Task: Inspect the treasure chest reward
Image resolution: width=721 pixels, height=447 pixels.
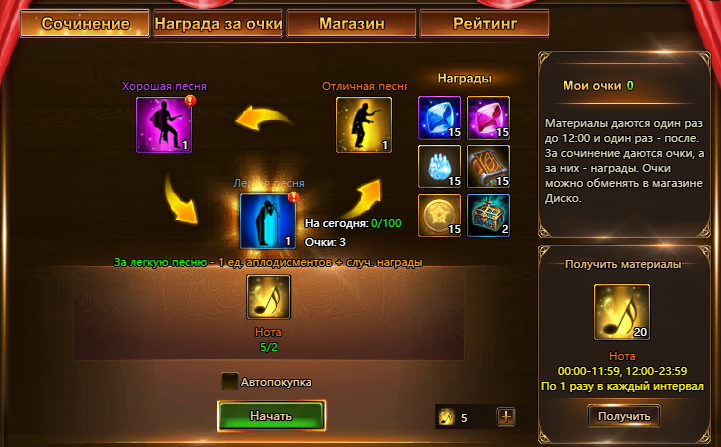Action: tap(488, 215)
